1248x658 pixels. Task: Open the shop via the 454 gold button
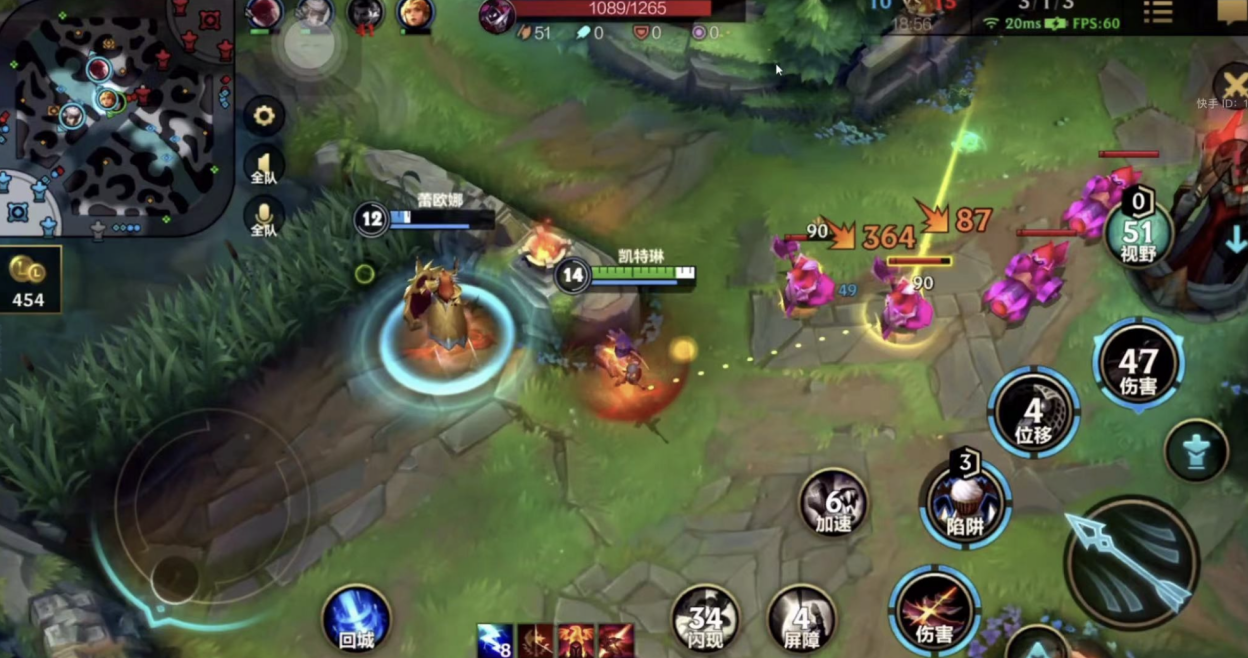[30, 279]
